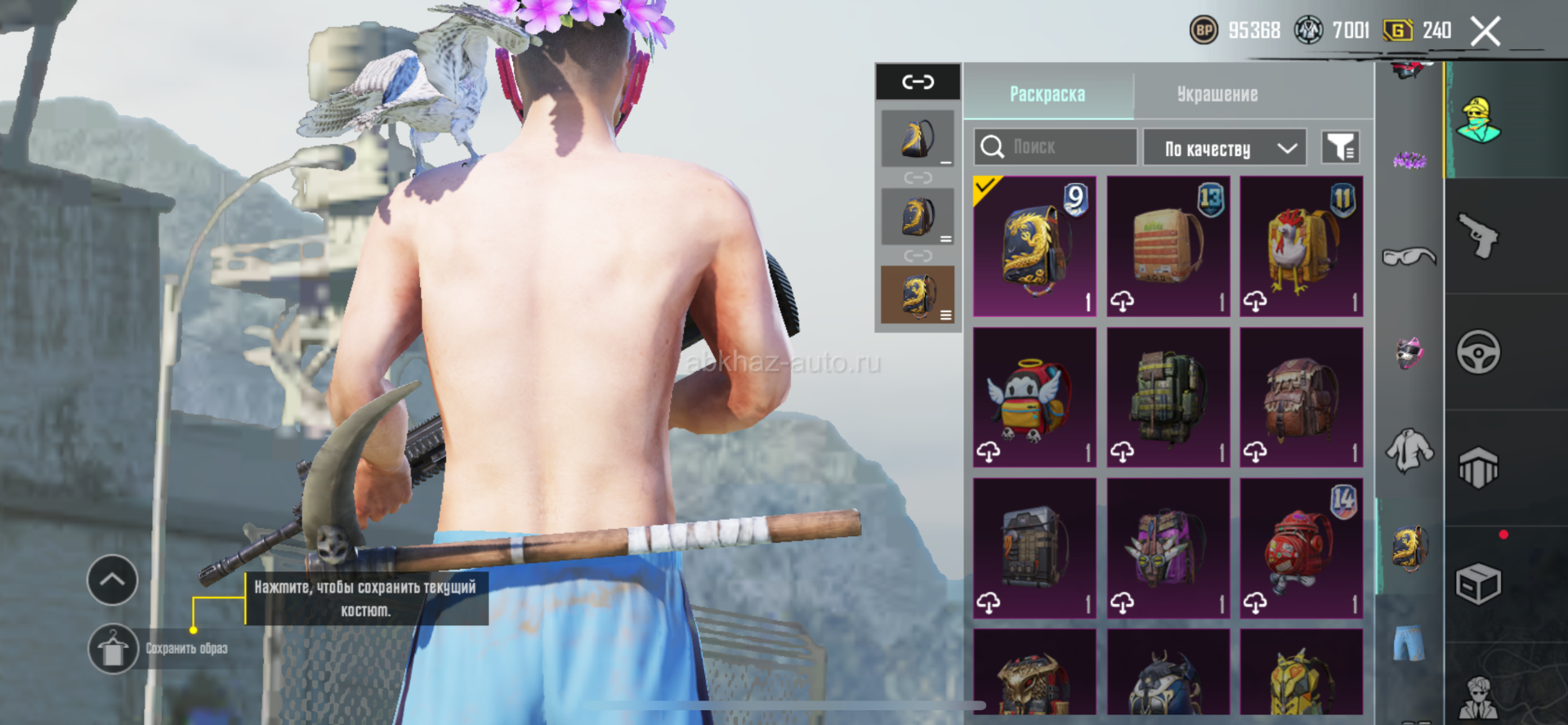Pick the winged penguin backpack skin
Image resolution: width=1568 pixels, height=725 pixels.
(1034, 397)
